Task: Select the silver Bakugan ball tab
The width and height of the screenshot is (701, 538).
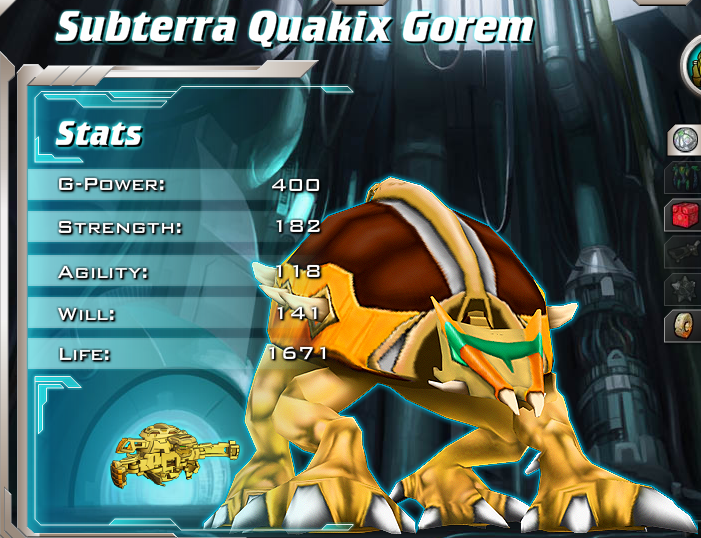Action: coord(686,140)
